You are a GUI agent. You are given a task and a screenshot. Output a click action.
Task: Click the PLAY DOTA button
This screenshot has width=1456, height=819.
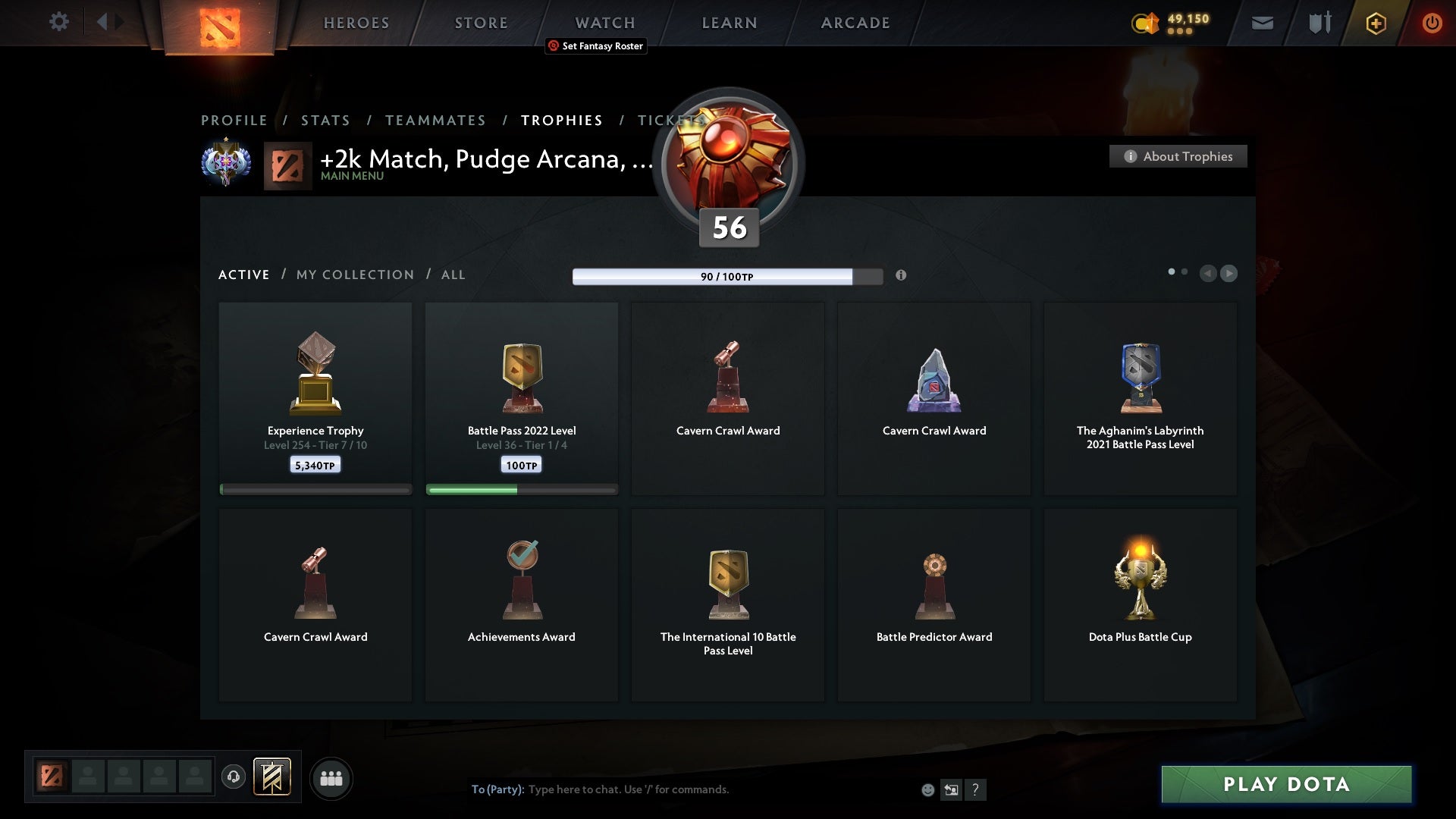click(1285, 785)
